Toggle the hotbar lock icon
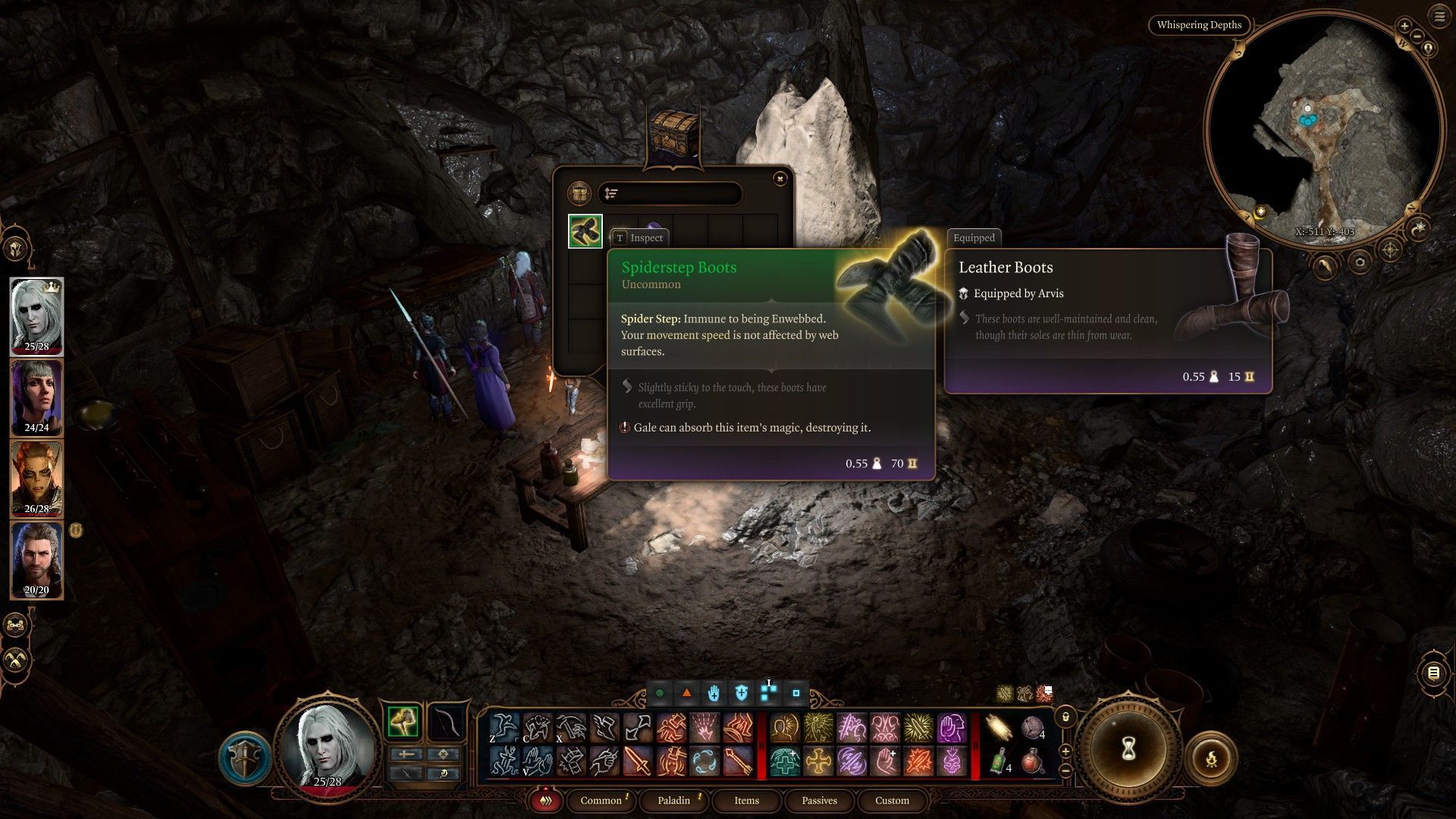This screenshot has width=1456, height=819. coord(1065,717)
